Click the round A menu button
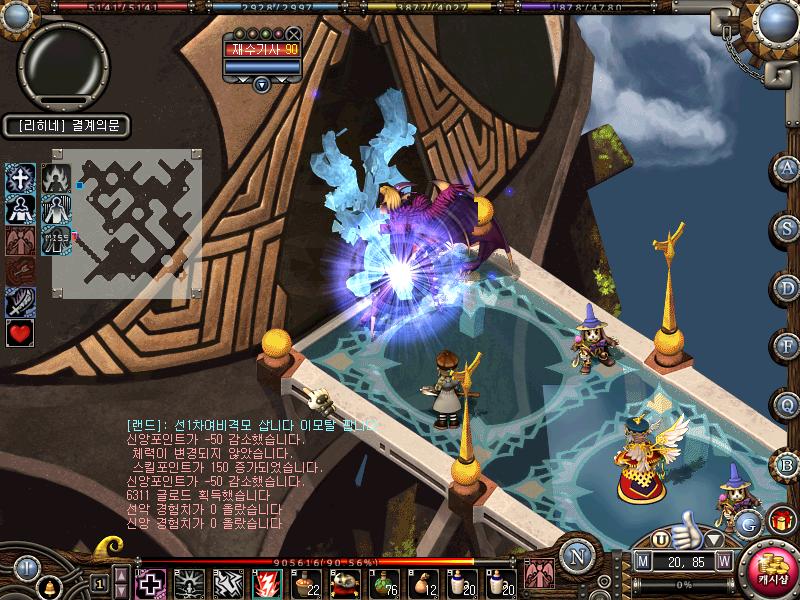 788,167
